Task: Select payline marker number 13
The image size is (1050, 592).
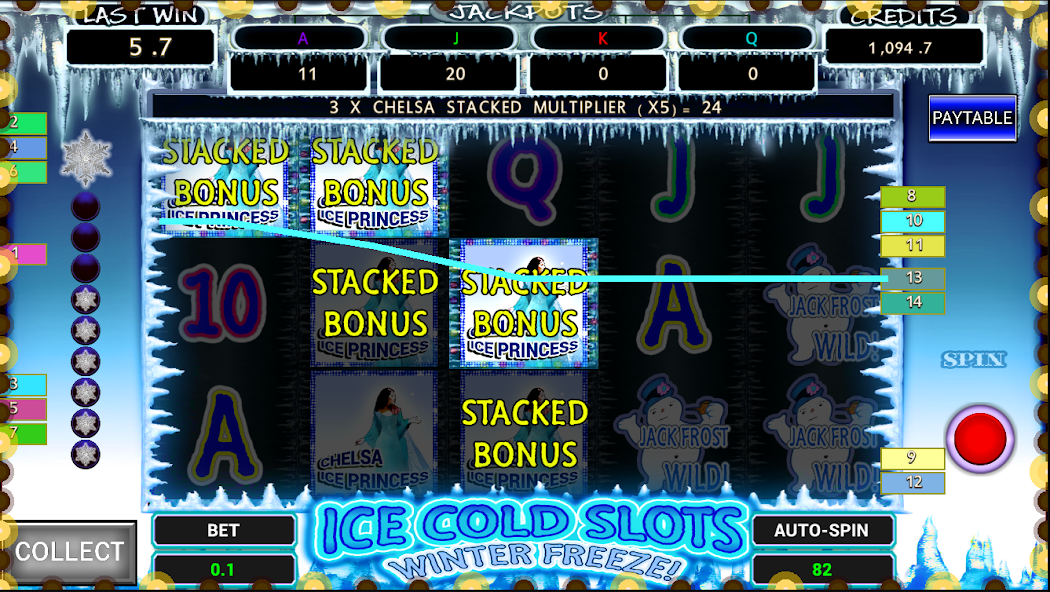Action: 913,279
